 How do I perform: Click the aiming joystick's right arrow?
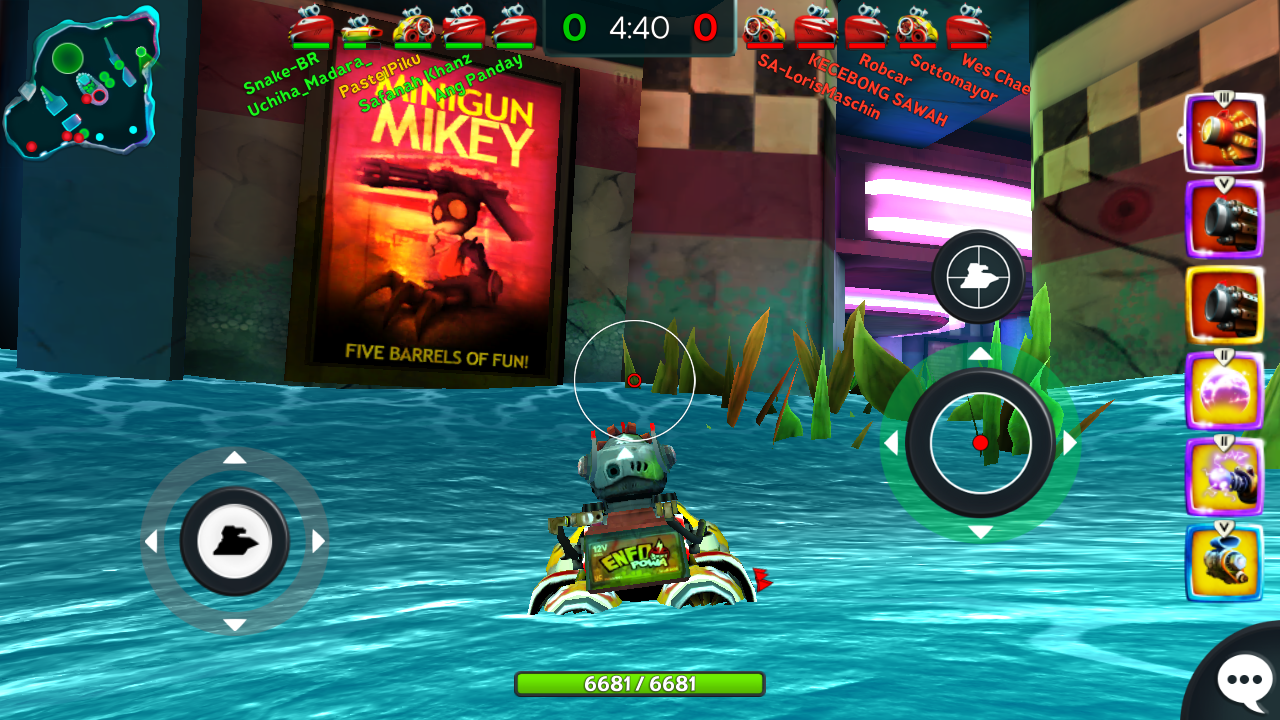point(1070,443)
